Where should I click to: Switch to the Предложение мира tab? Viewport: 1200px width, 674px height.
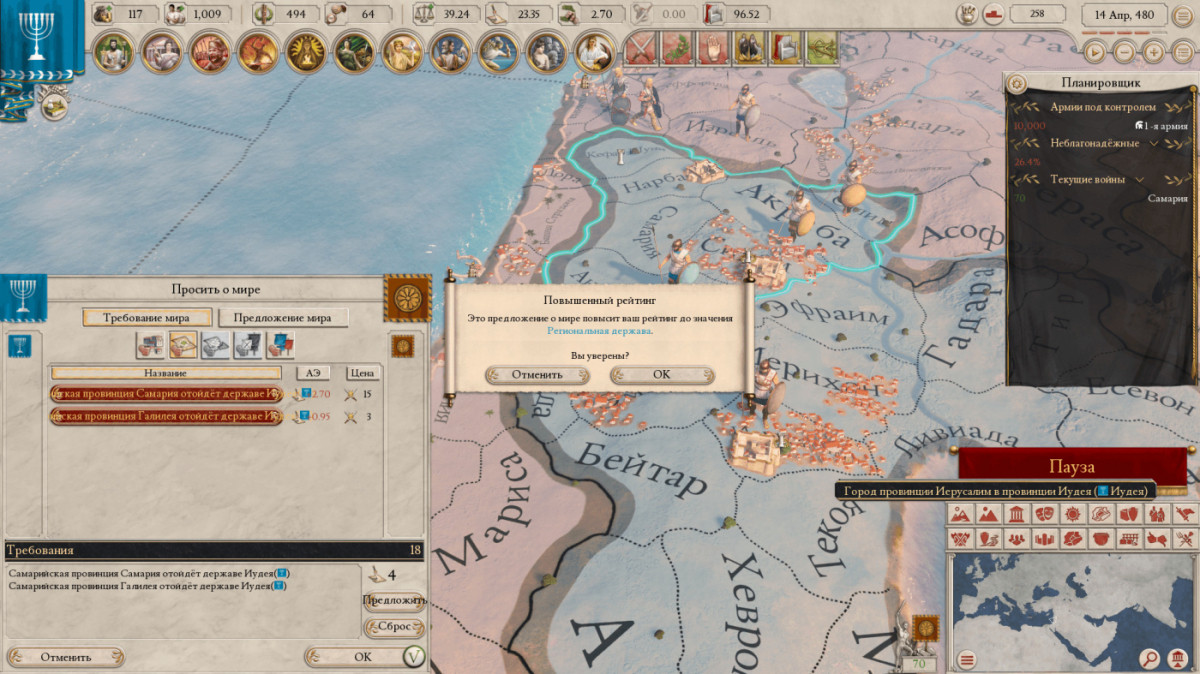(282, 318)
